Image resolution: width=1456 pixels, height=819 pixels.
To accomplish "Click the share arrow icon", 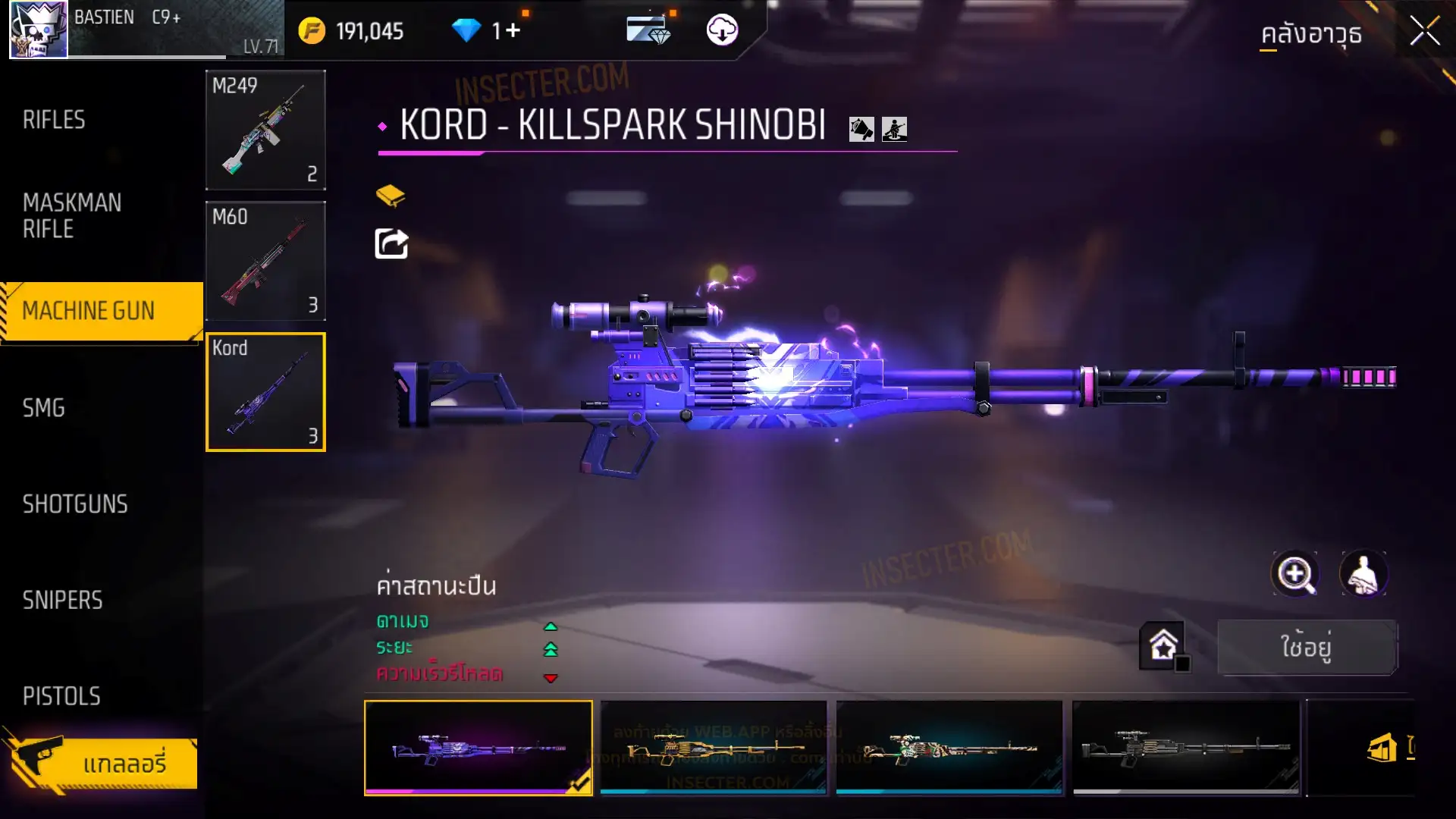I will [391, 244].
